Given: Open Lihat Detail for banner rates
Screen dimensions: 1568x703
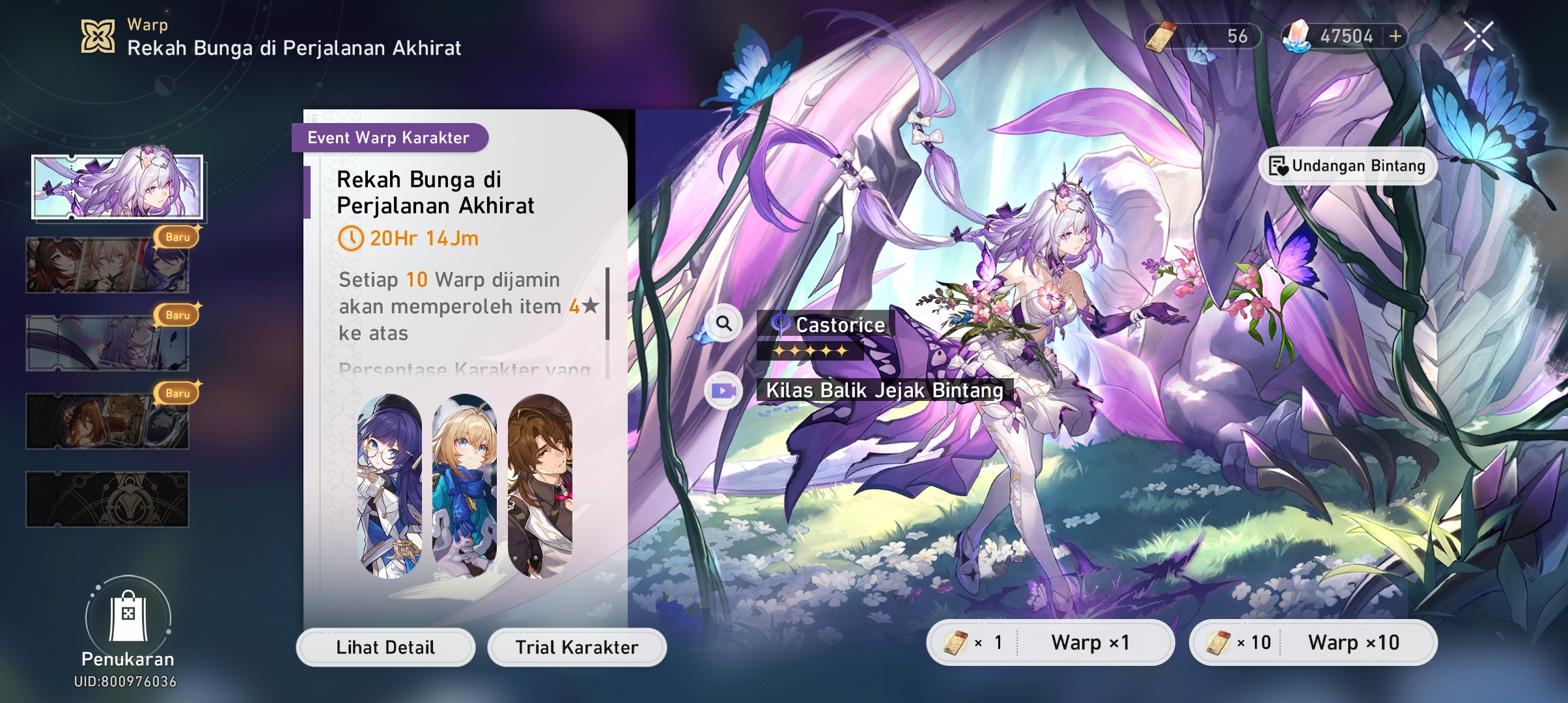Looking at the screenshot, I should [385, 647].
